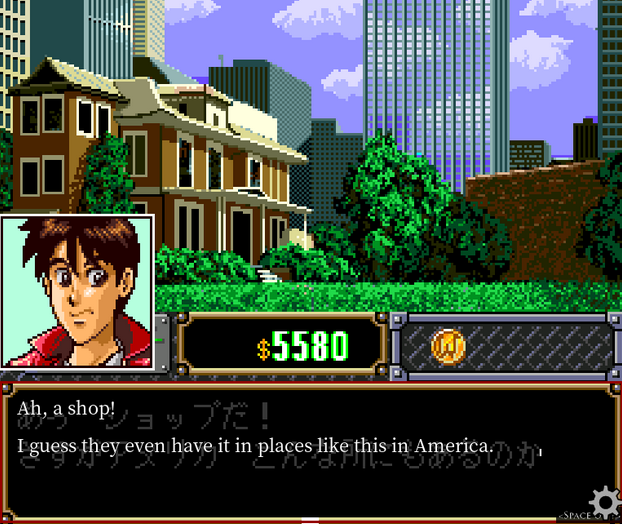Select the brown-haired character portrait
This screenshot has height=524, width=622.
point(77,292)
